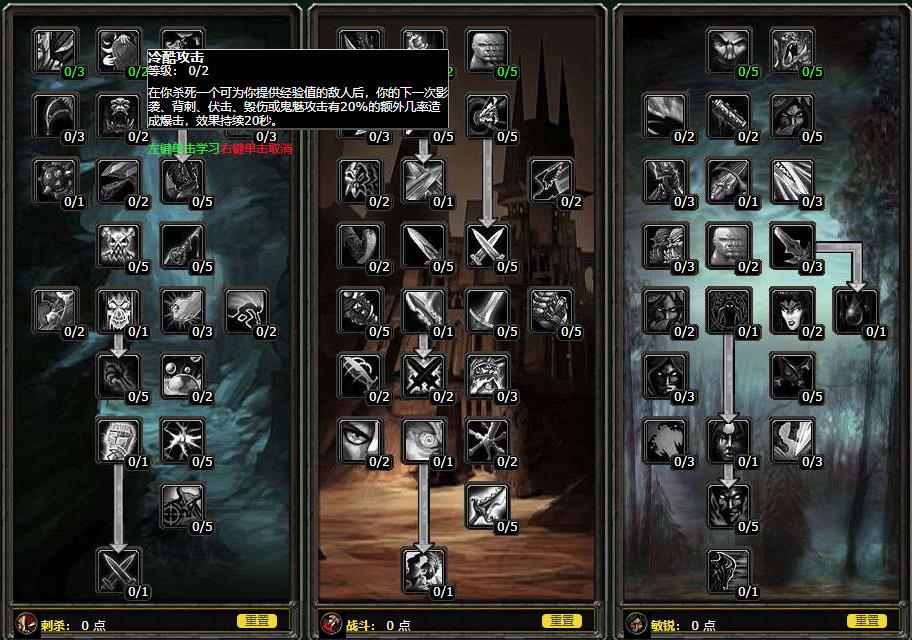Image resolution: width=912 pixels, height=640 pixels.
Task: Learn the crosshair target talent in 刺杀 tree
Action: click(183, 505)
